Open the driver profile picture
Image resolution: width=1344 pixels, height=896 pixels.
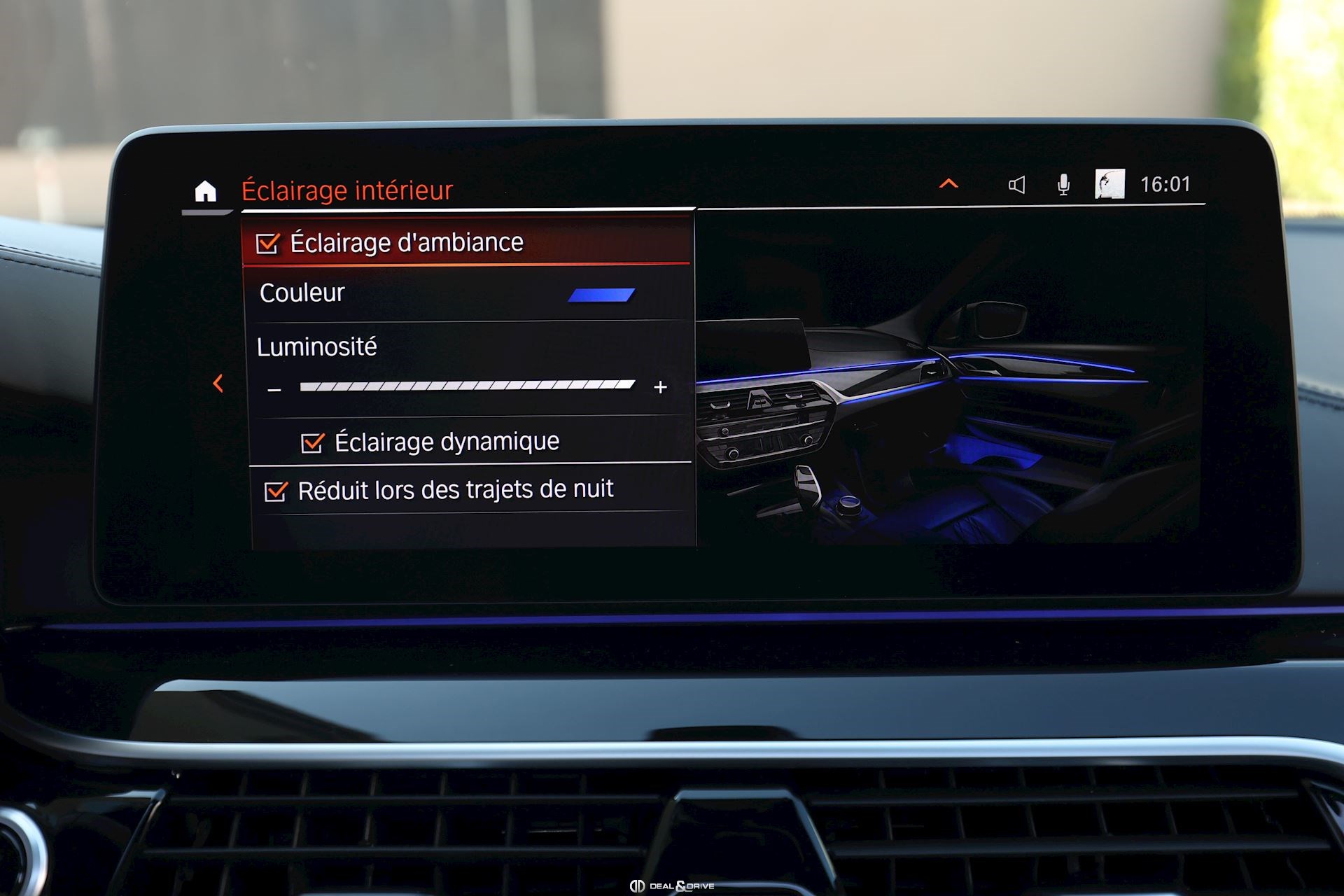(x=1109, y=184)
